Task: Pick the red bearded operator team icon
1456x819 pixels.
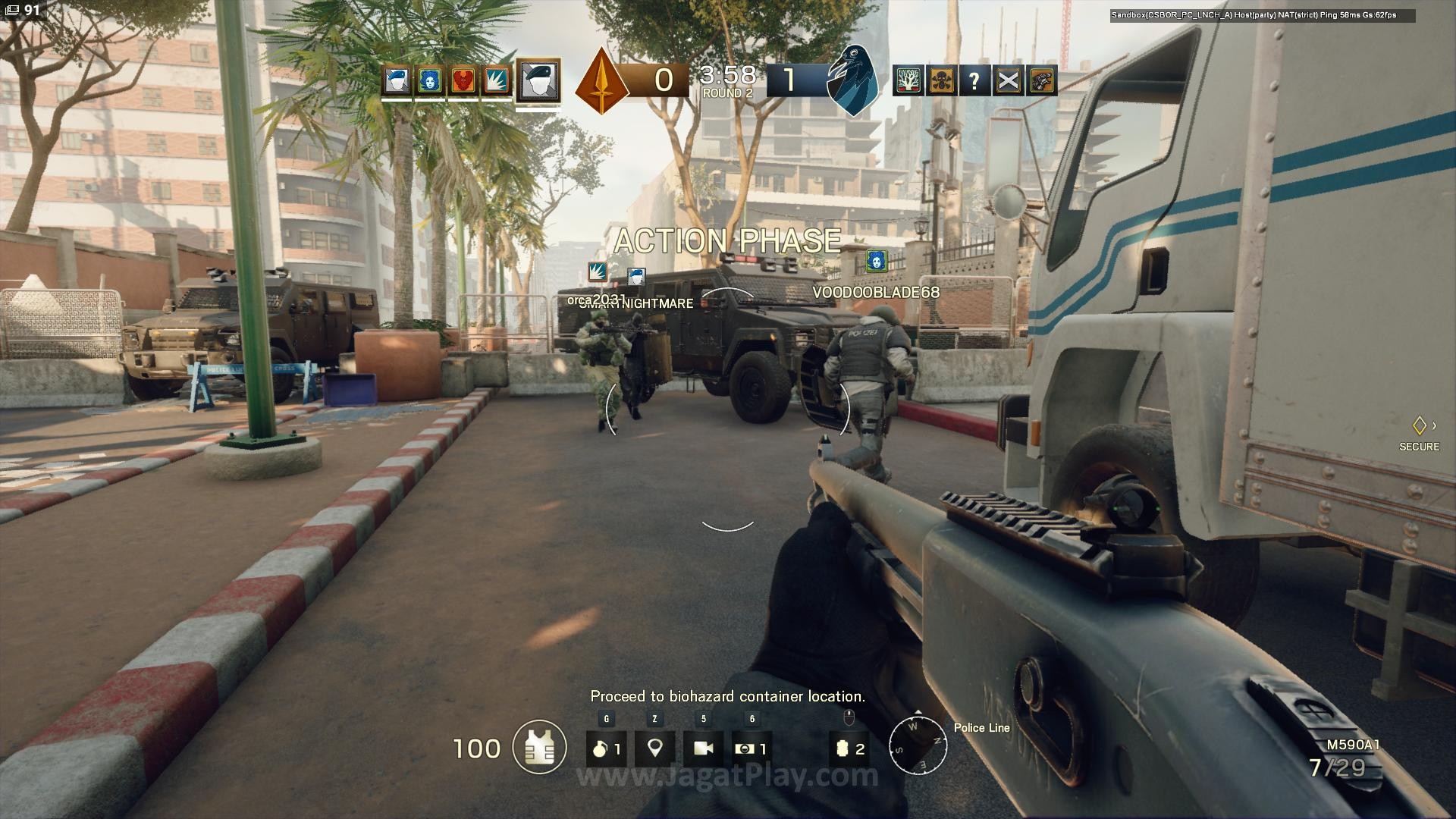Action: pos(463,80)
